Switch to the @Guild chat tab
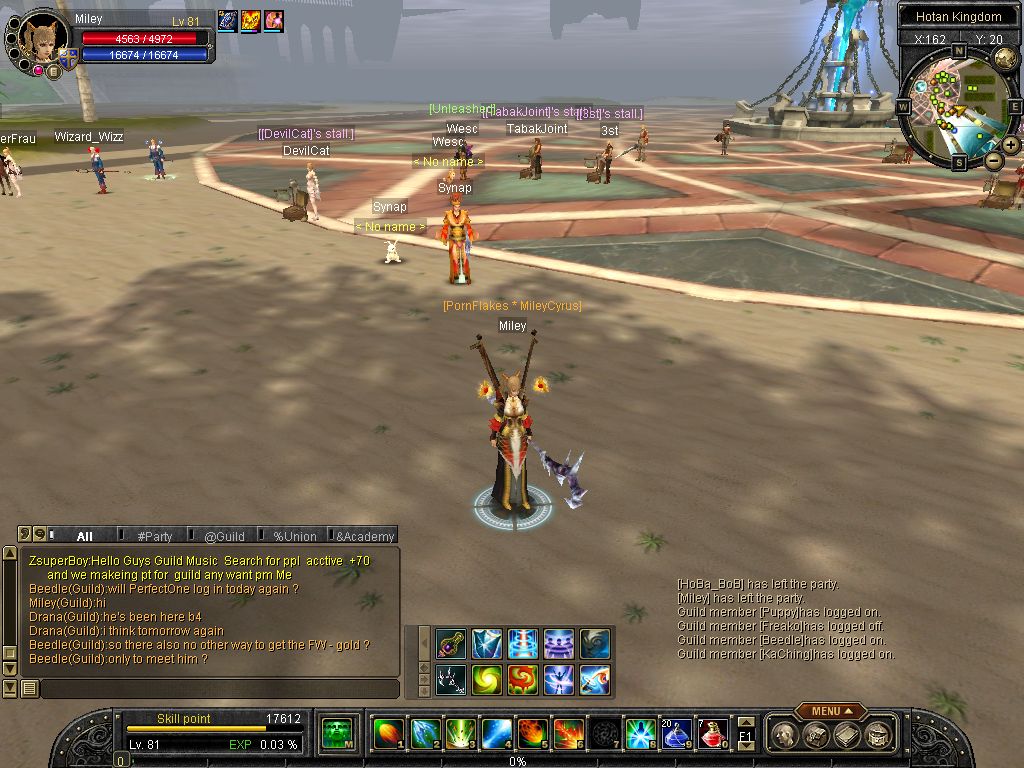Viewport: 1024px width, 768px height. pyautogui.click(x=224, y=536)
